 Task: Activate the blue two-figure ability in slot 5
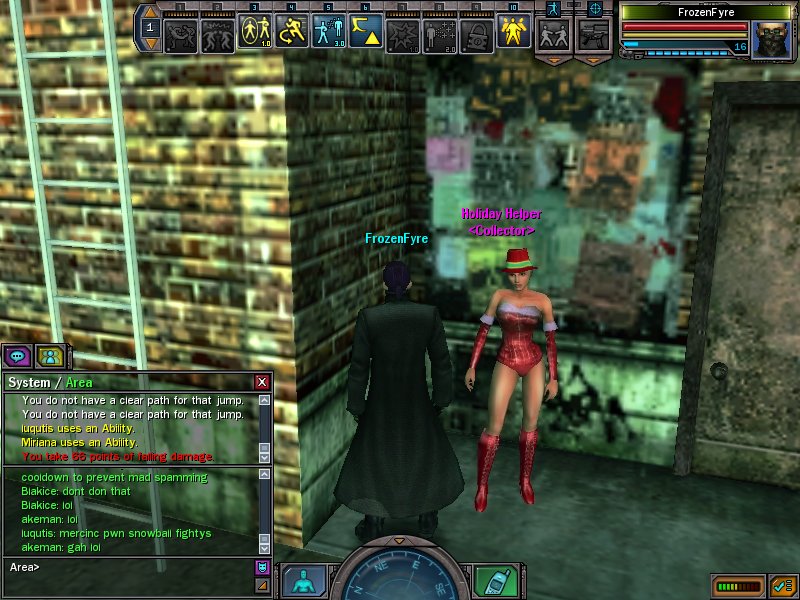pyautogui.click(x=329, y=34)
